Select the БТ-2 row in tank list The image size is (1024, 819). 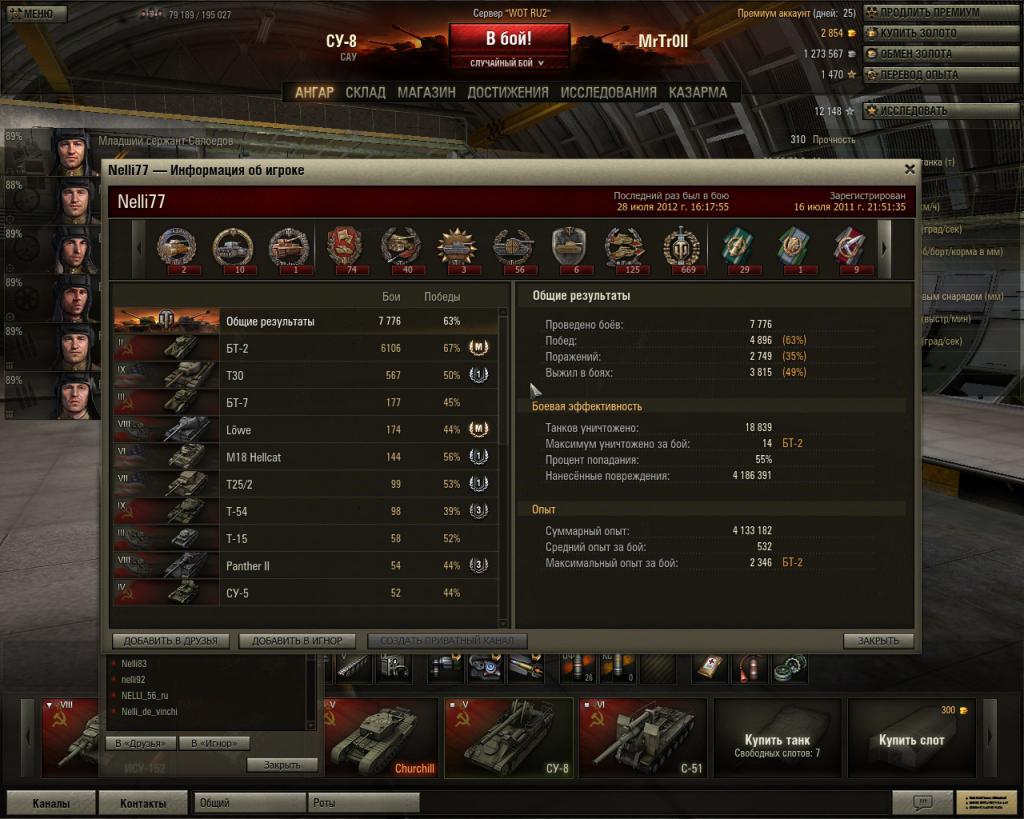[305, 348]
